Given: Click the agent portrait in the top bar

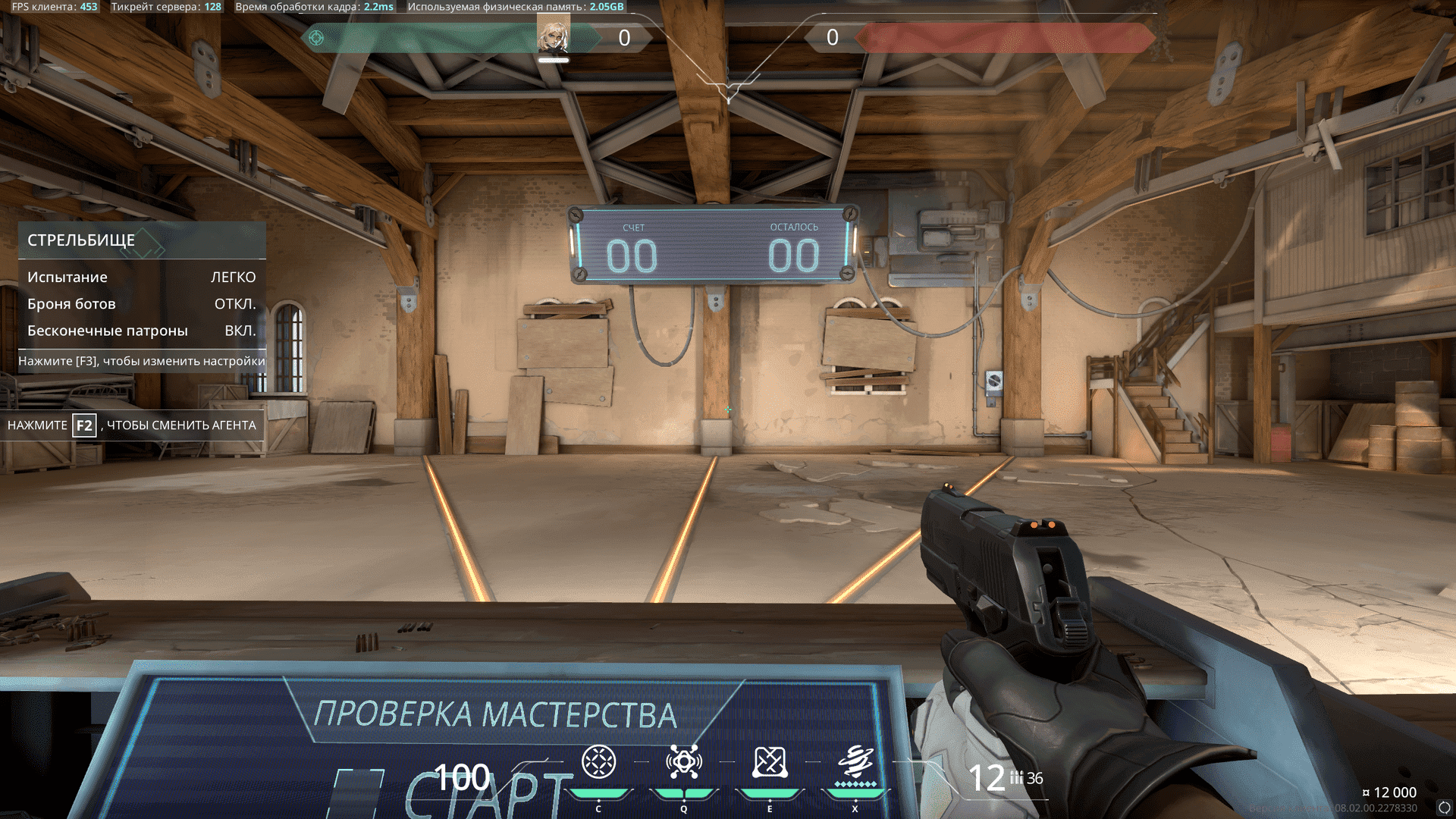Looking at the screenshot, I should tap(553, 36).
